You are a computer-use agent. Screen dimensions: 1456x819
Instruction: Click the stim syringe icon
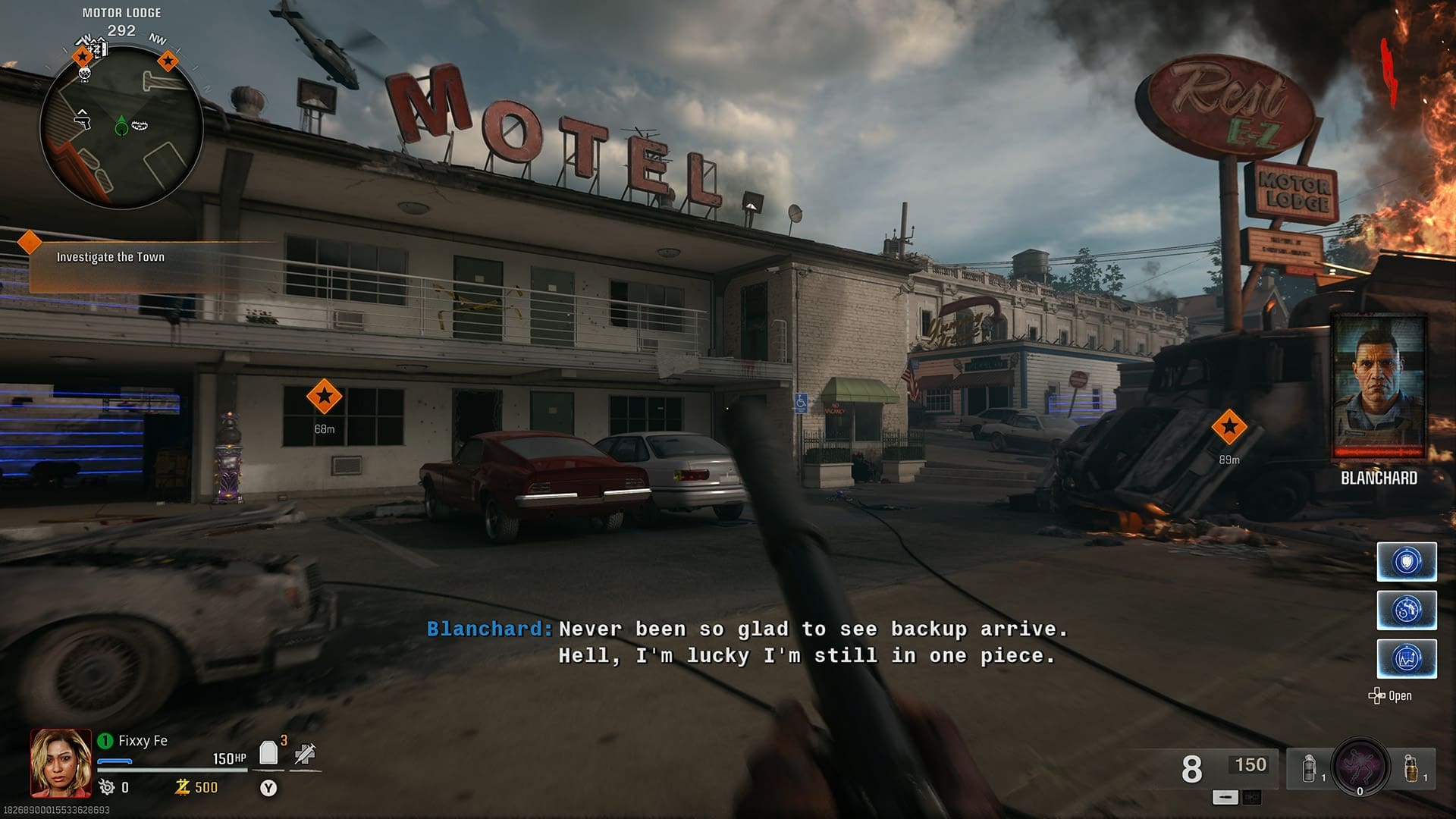pyautogui.click(x=304, y=752)
